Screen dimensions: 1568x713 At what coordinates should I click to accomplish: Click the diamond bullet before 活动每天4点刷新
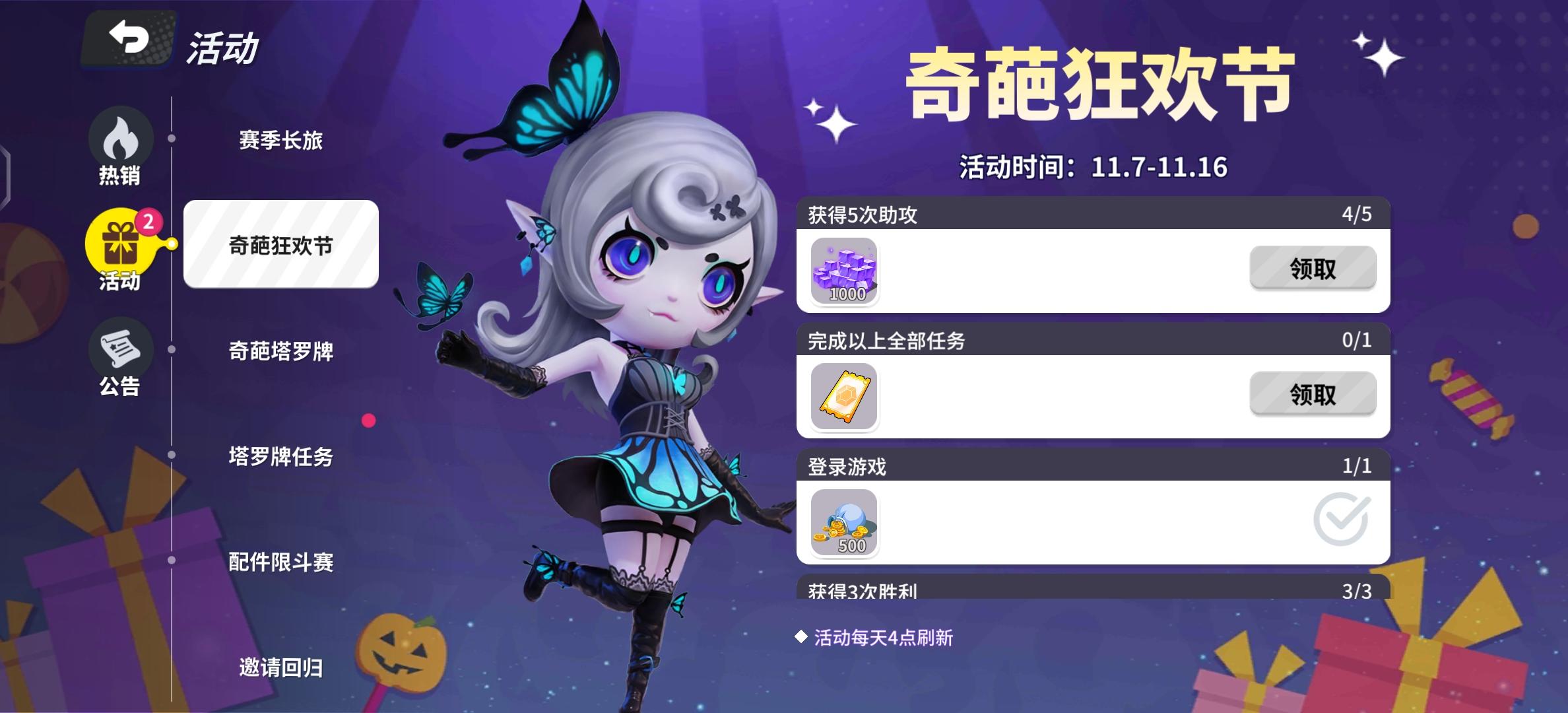point(802,637)
